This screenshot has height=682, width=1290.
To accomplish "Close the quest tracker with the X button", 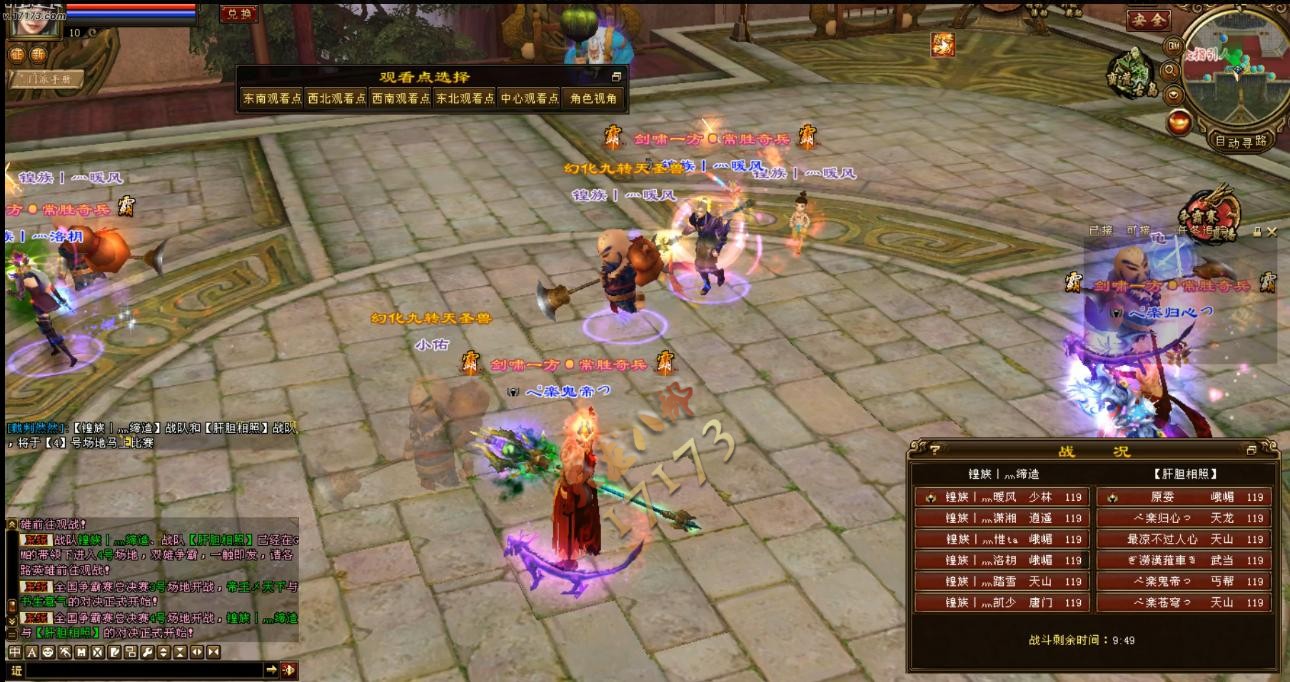I will (1272, 231).
